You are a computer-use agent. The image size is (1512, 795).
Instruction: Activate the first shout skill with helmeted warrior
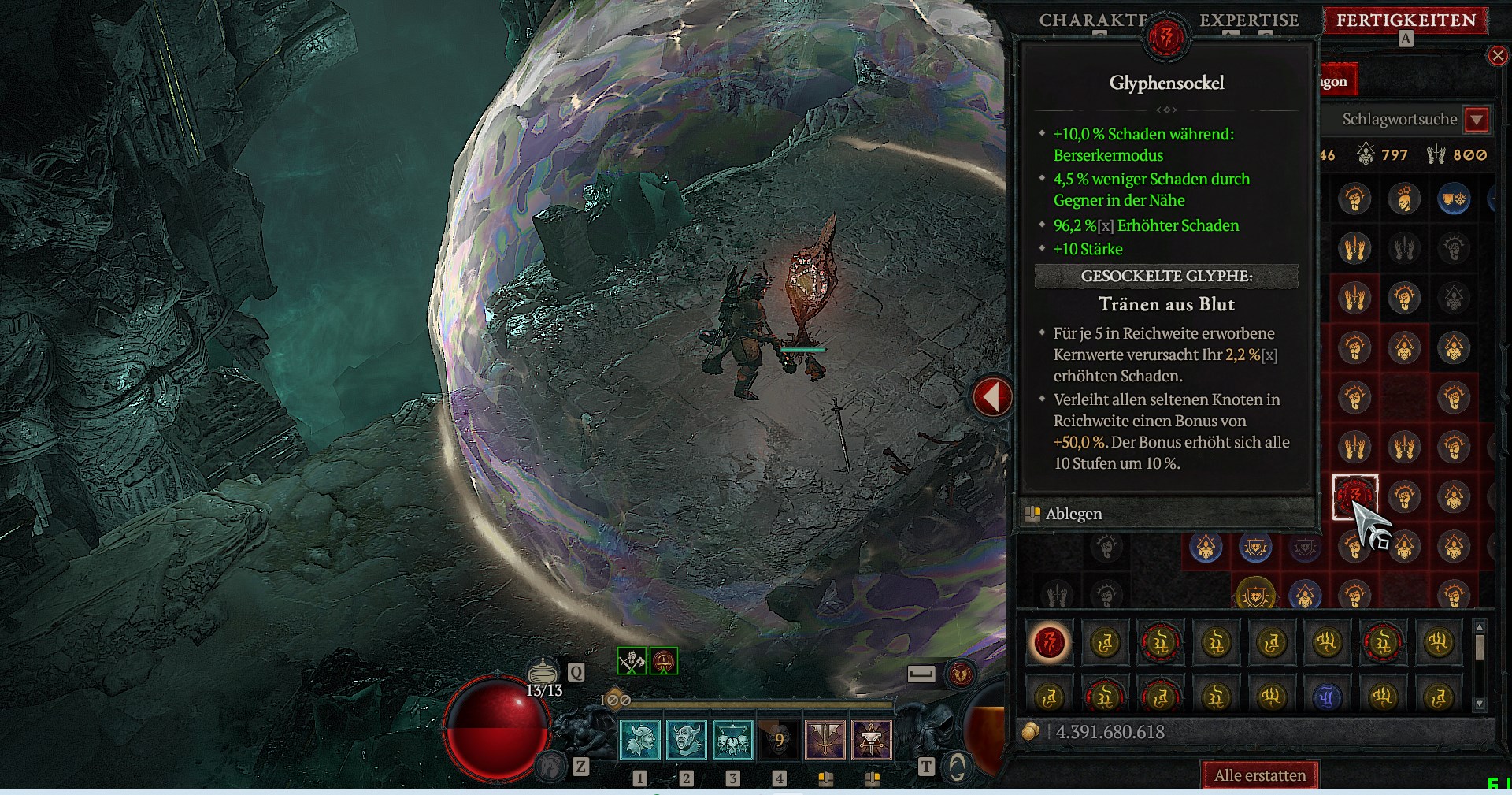[640, 740]
